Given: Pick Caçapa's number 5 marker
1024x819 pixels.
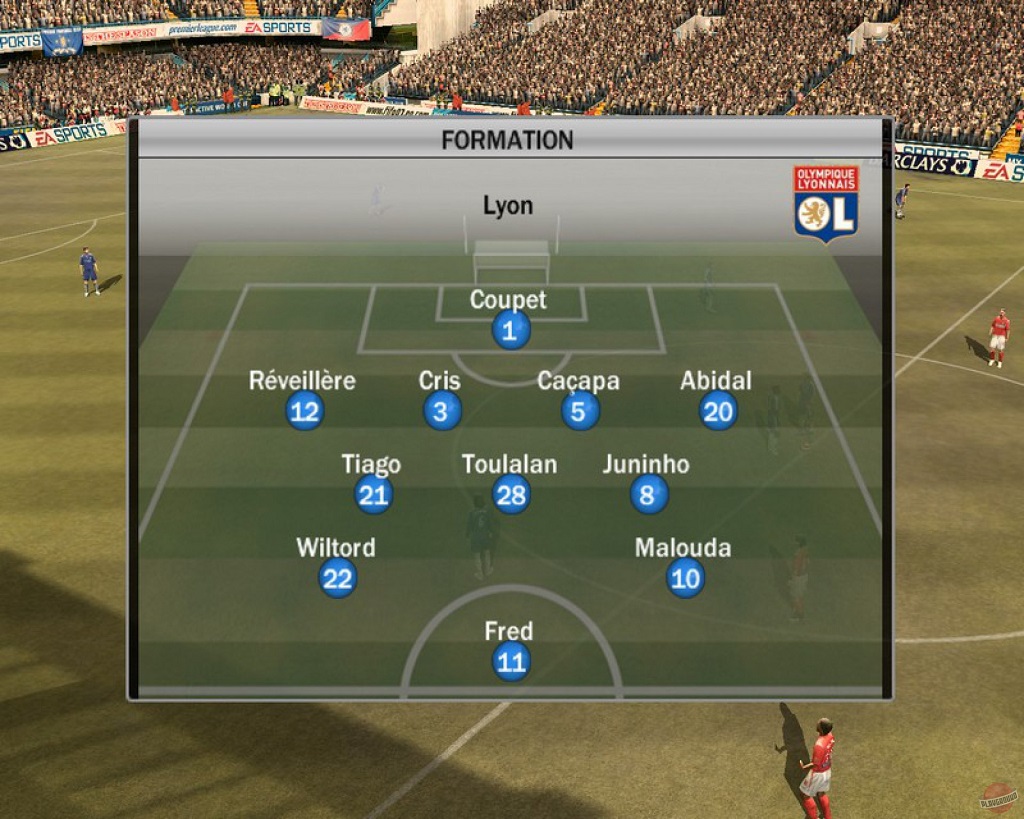Looking at the screenshot, I should pyautogui.click(x=580, y=411).
